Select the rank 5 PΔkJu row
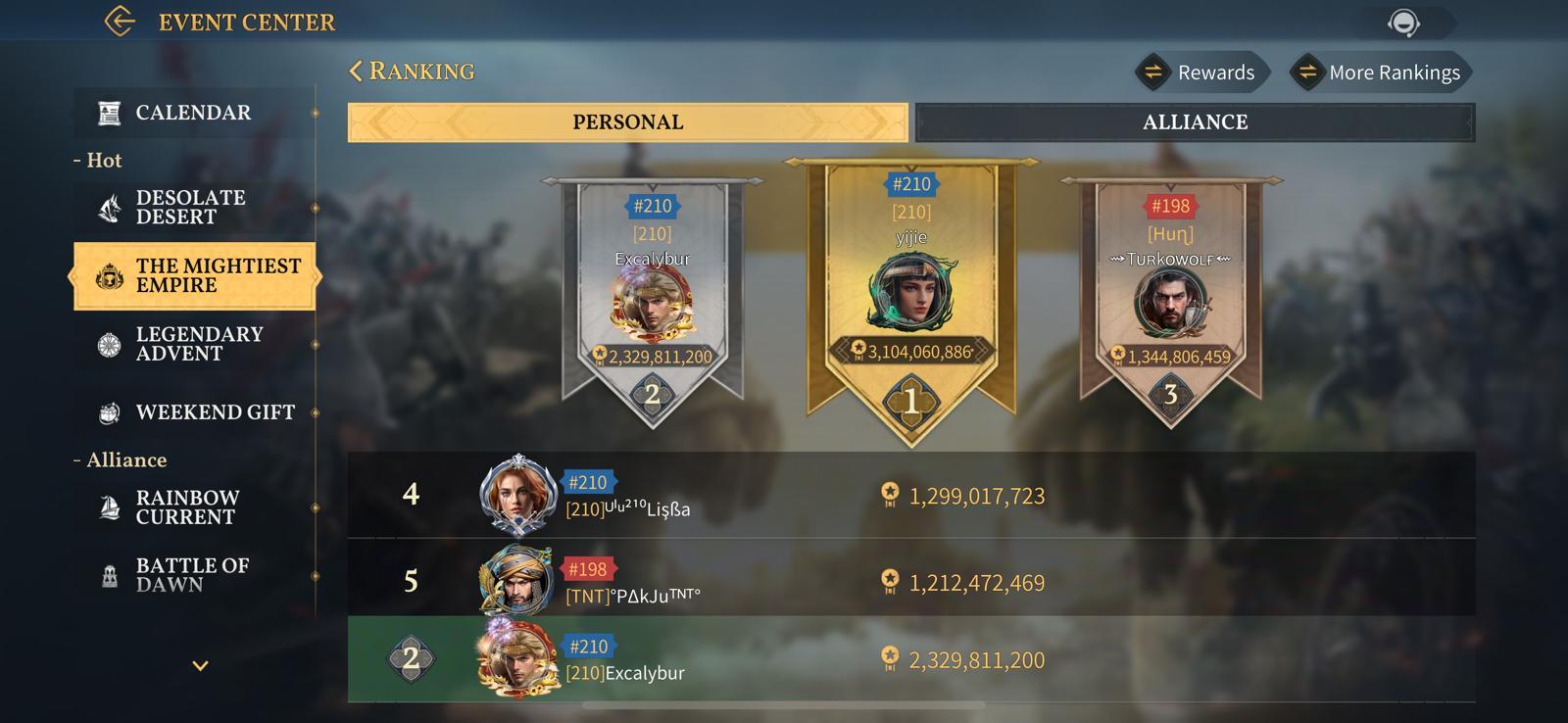Screen dimensions: 1568x723 910,582
